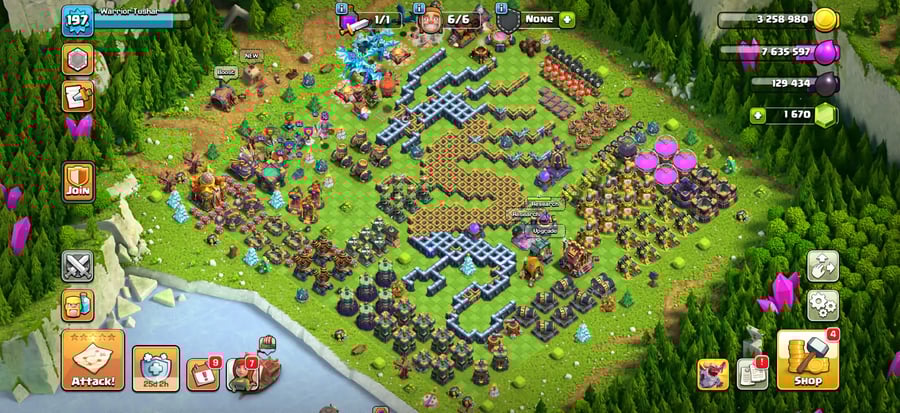Screen dimensions: 900x413
Task: Open the settings gears button
Action: (823, 303)
